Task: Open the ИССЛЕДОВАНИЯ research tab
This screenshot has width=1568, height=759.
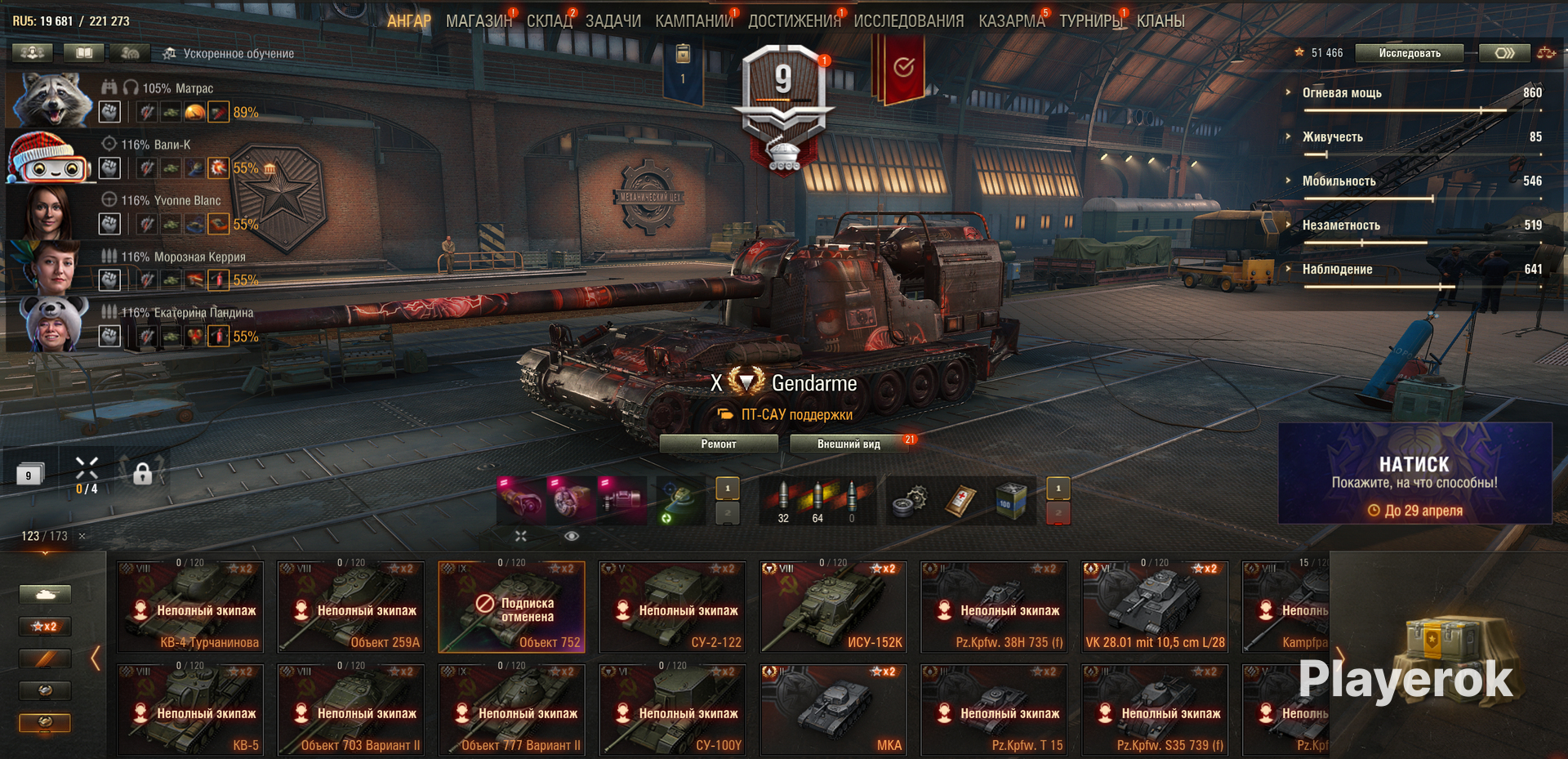Action: click(x=908, y=21)
